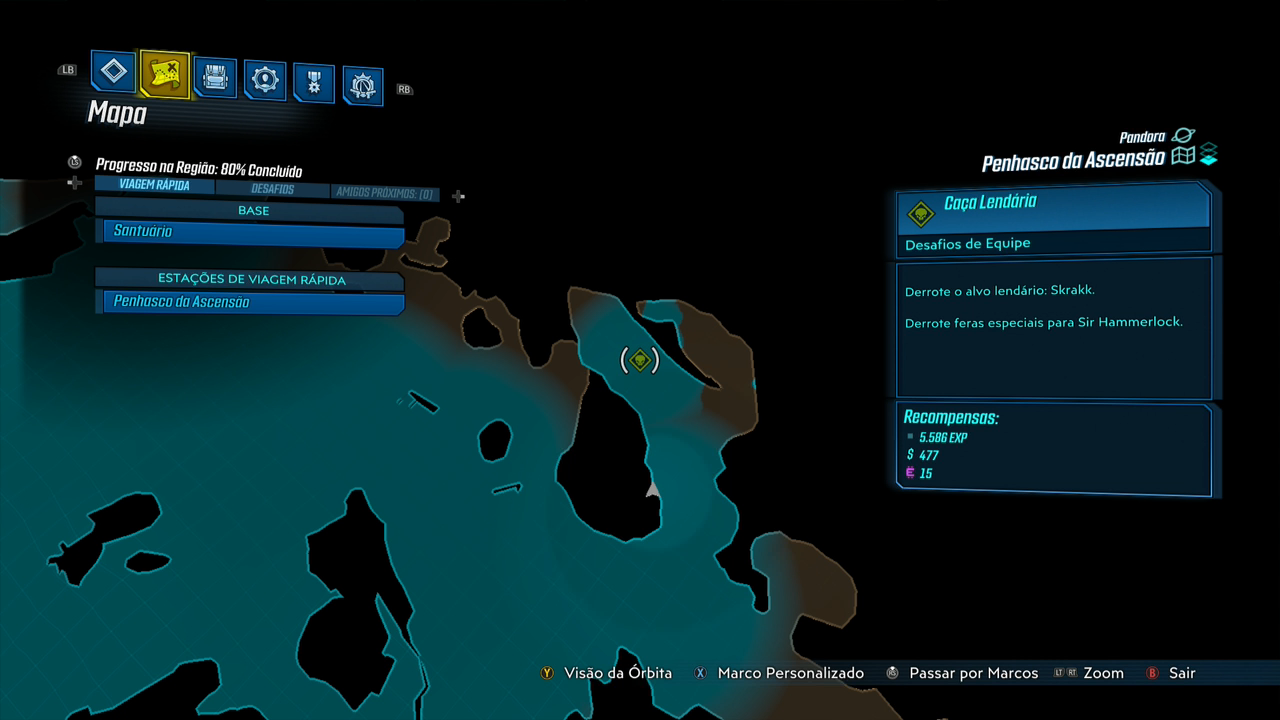
Task: Select the yellow treasure map tab
Action: coord(164,74)
